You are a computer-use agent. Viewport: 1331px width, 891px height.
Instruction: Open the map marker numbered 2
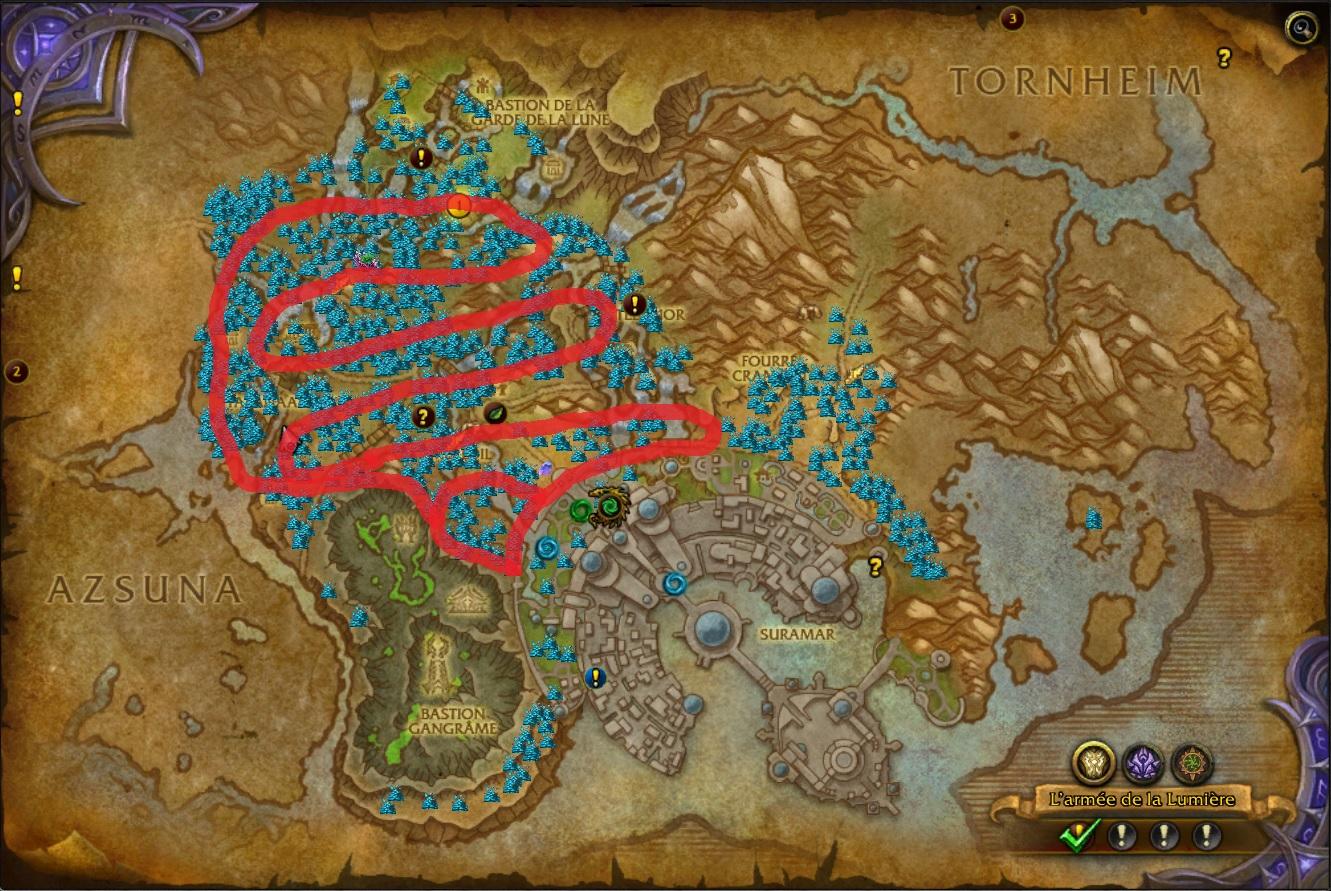pos(15,372)
